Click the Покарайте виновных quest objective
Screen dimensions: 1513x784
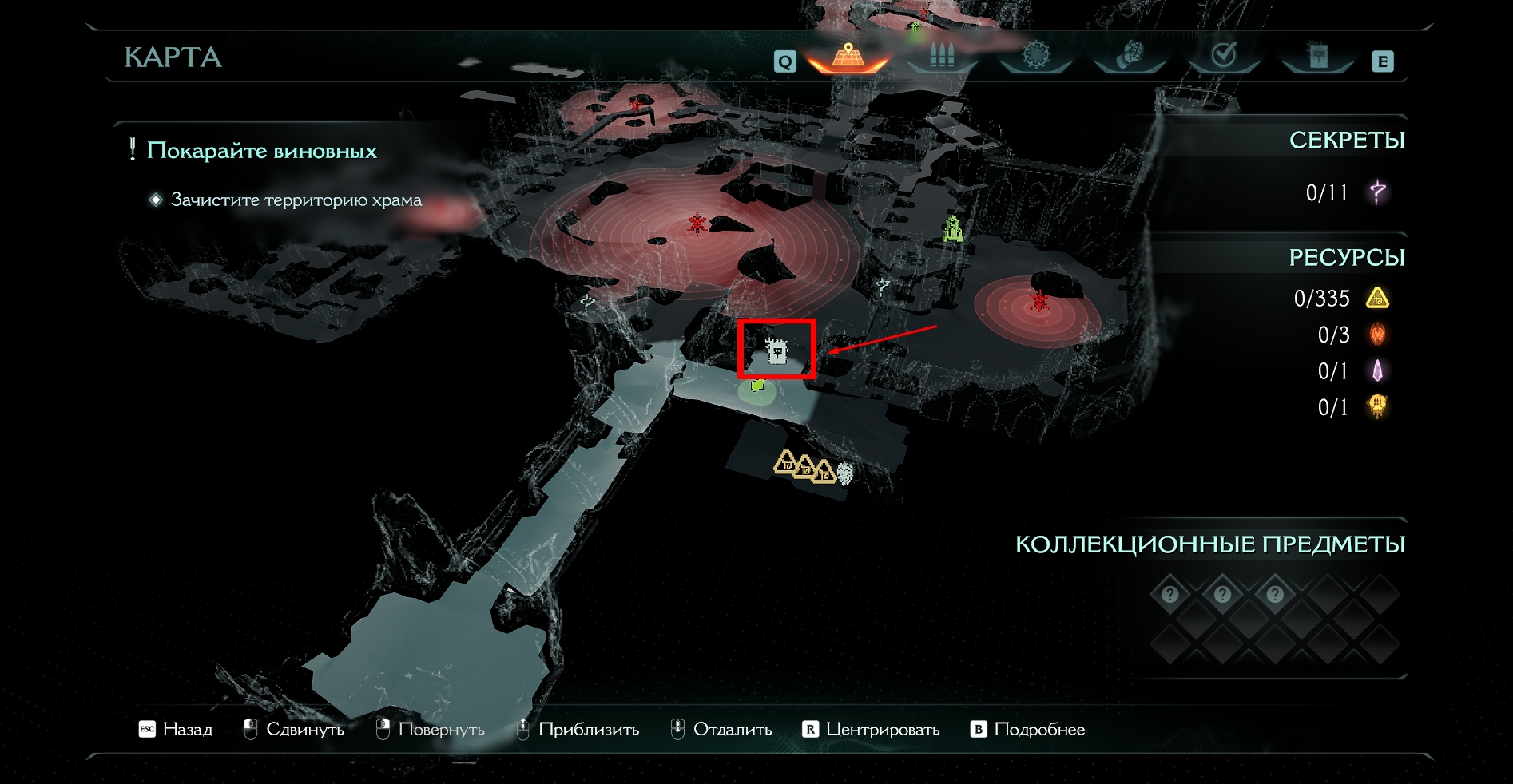pos(261,151)
